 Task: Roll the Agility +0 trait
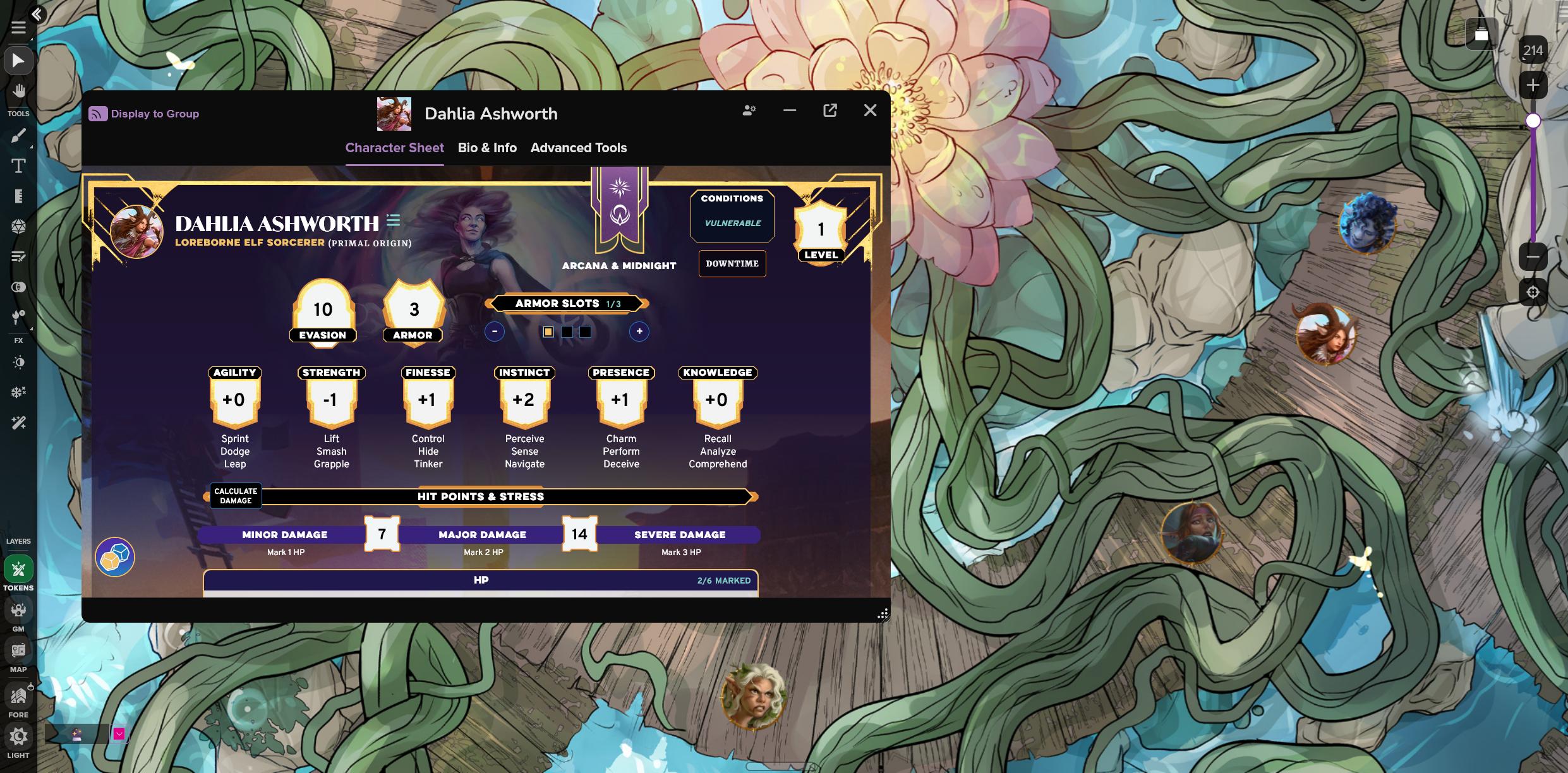pyautogui.click(x=234, y=400)
